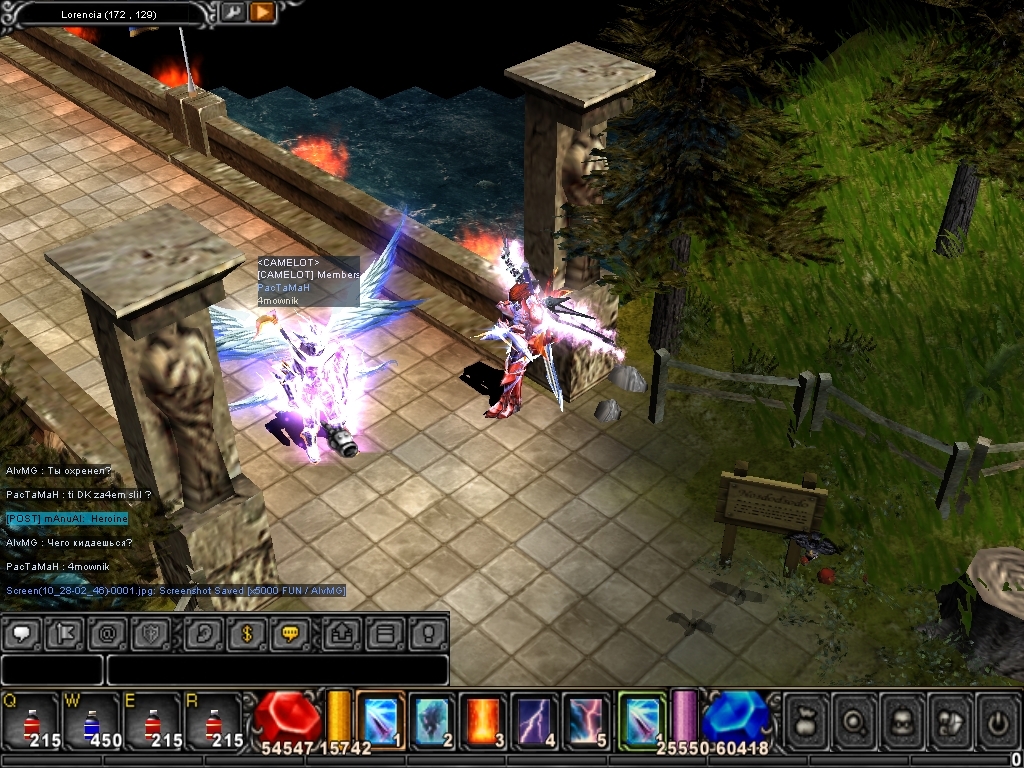Select the orange flame pillar skill
1024x768 pixels.
[484, 720]
